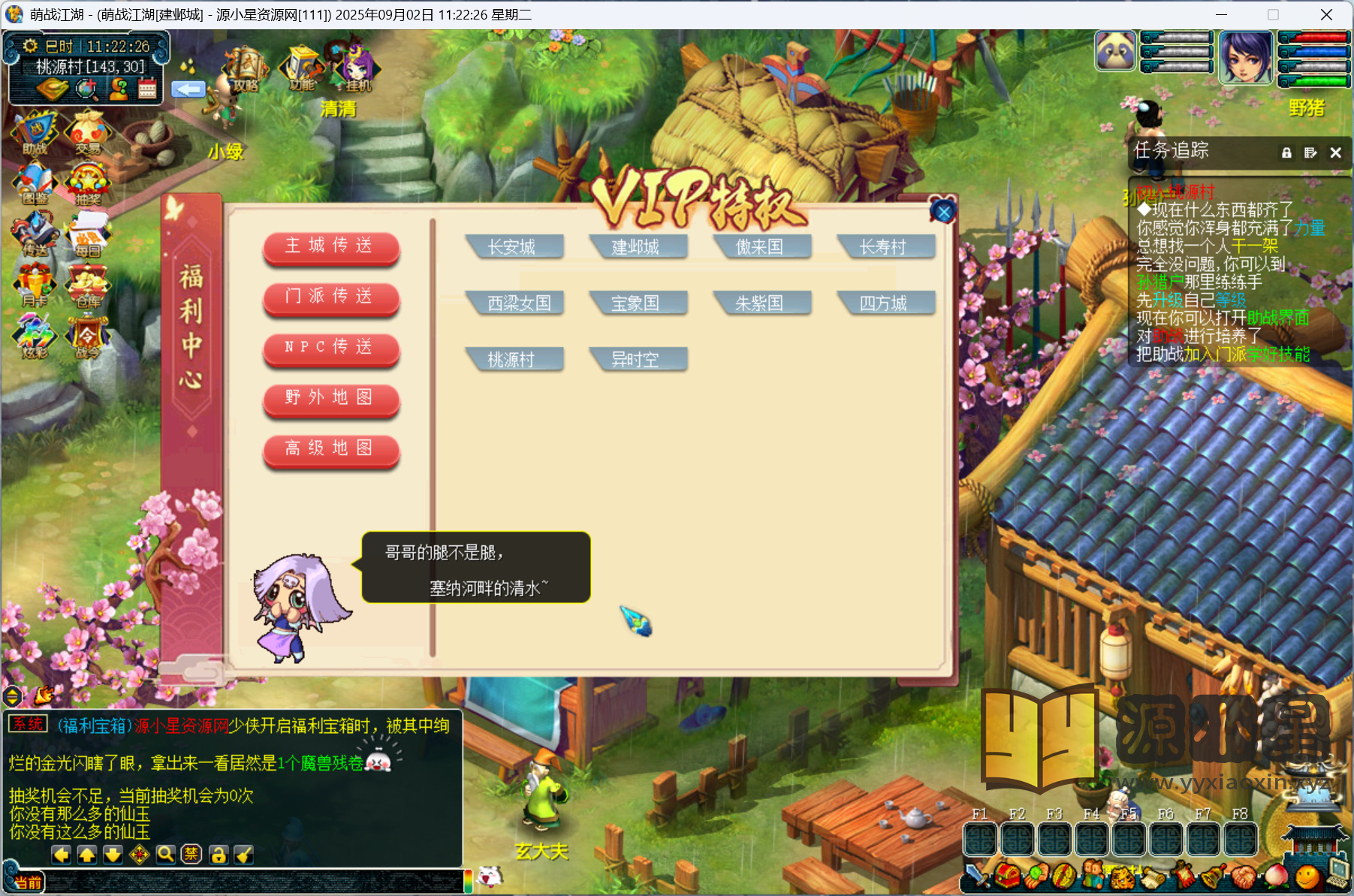Screen dimensions: 1354x896
Task: Switch to the 门派传送 tab
Action: point(330,298)
